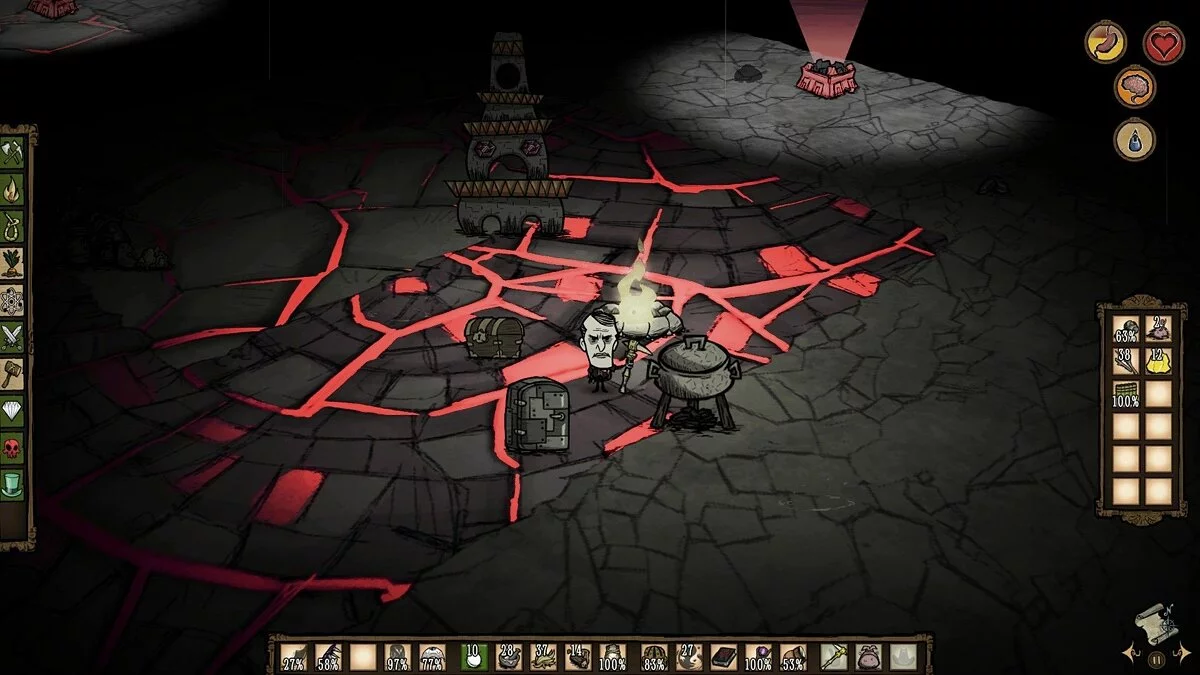Pick the book item in the inventory bar
The image size is (1200, 675).
click(x=722, y=657)
